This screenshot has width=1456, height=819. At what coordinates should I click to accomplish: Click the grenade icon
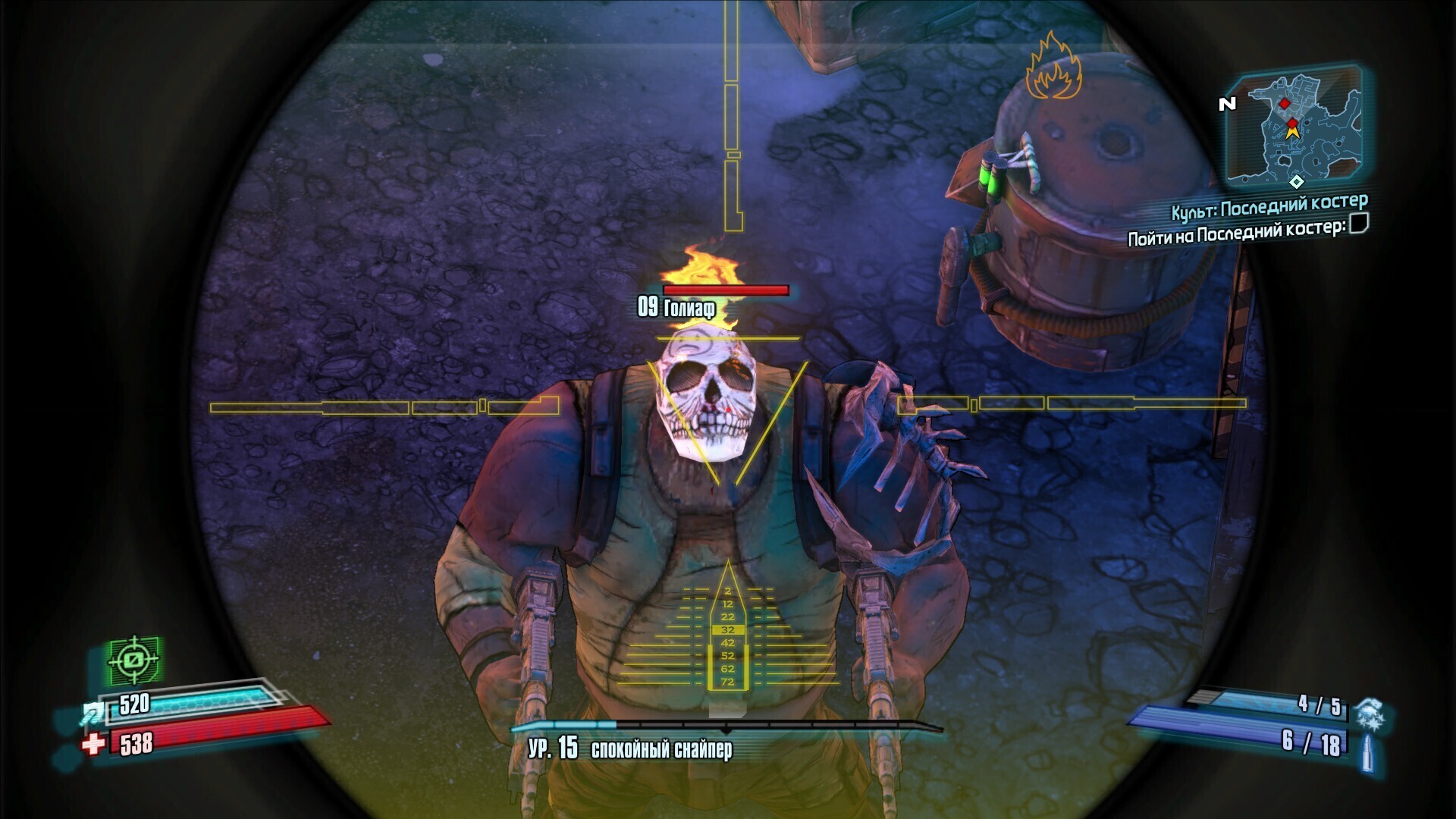1370,713
